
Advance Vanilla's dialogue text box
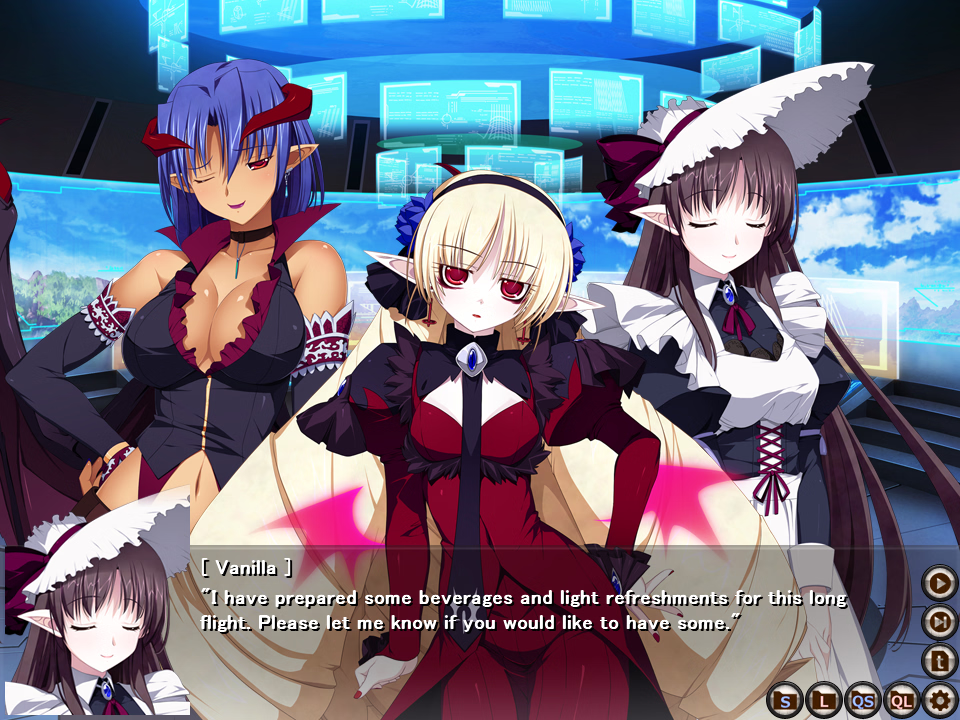[x=520, y=612]
